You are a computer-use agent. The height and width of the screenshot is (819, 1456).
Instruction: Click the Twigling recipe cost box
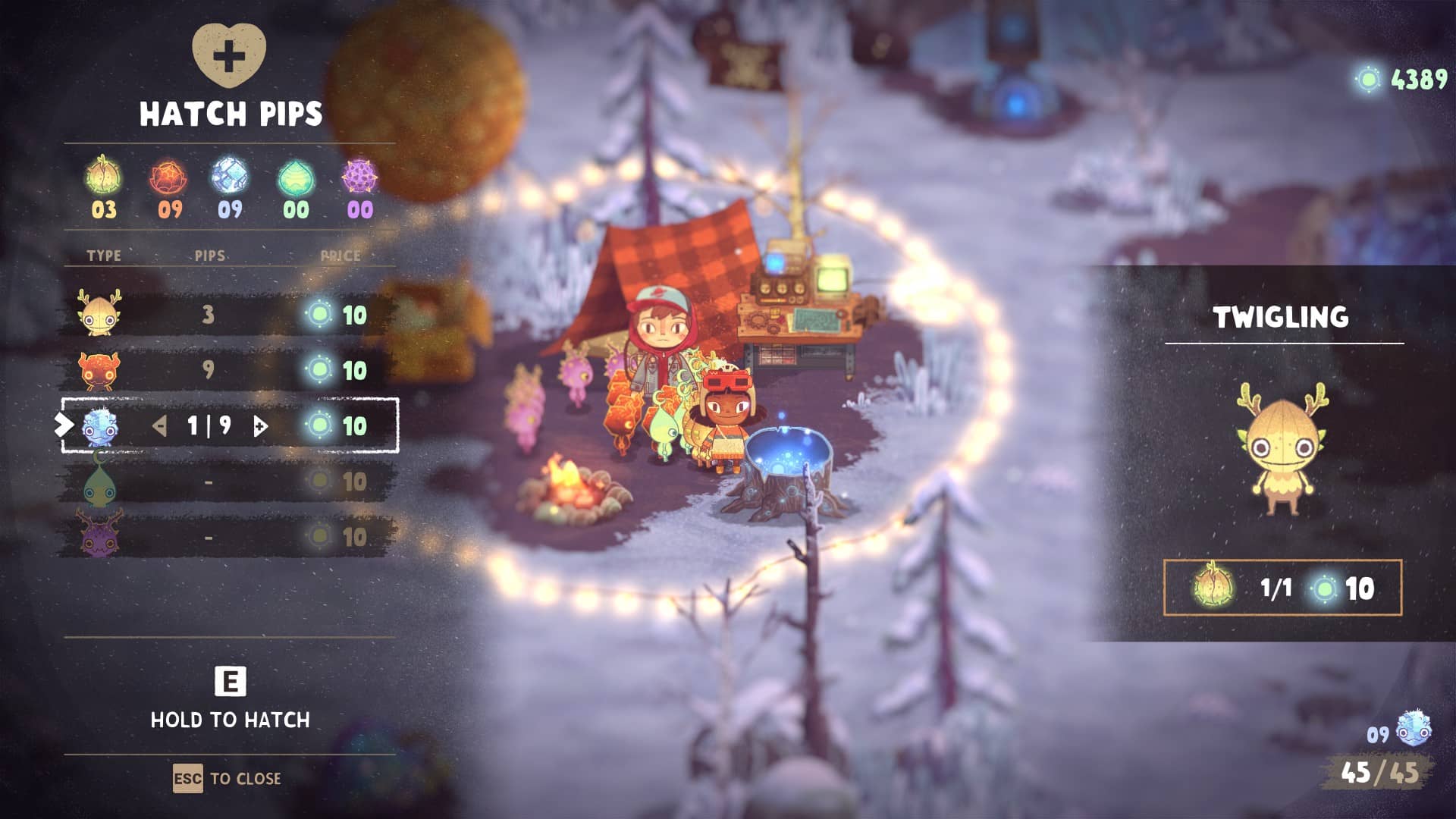click(x=1282, y=588)
